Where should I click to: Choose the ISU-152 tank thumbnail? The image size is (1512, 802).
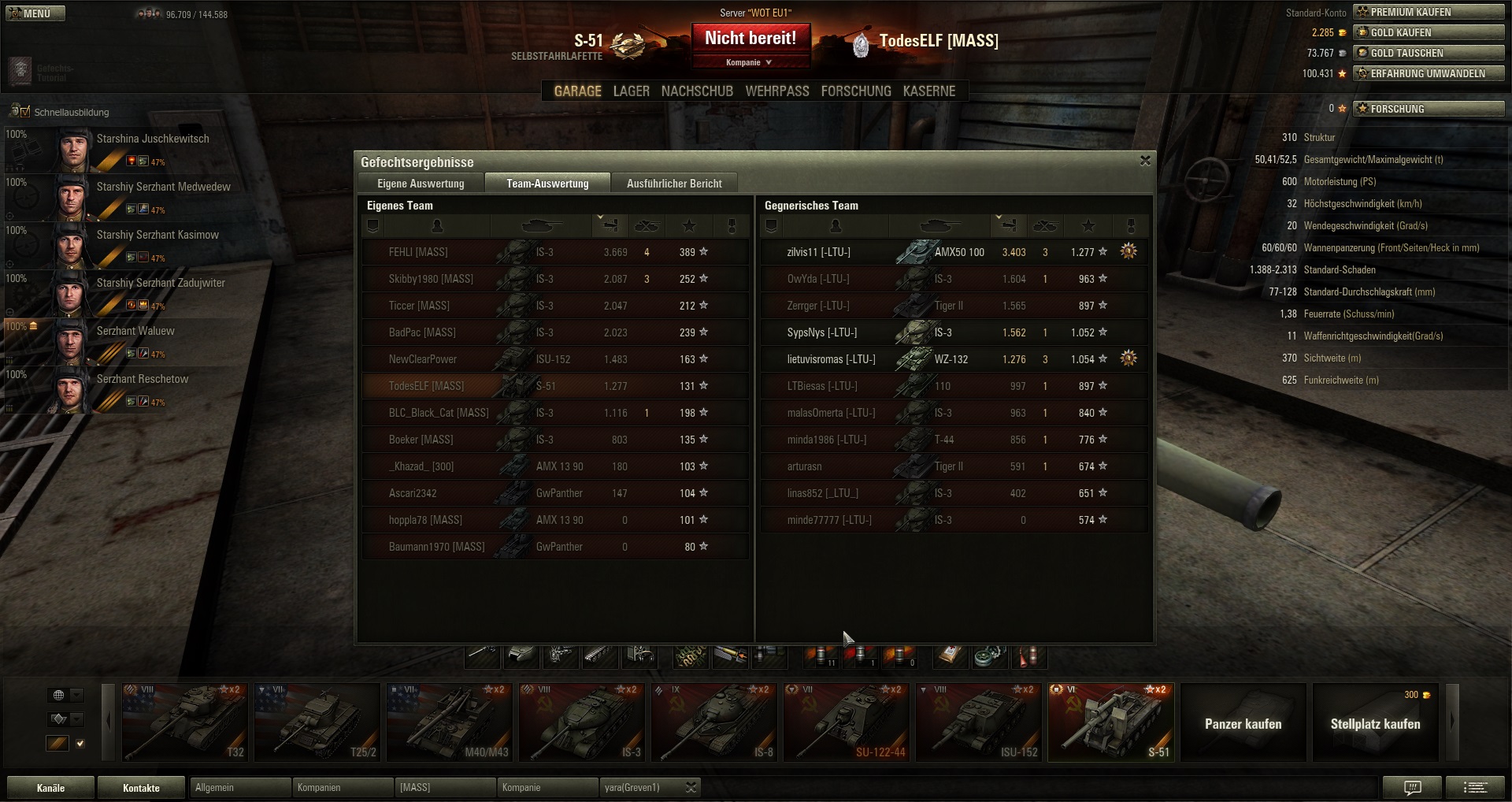coord(979,722)
